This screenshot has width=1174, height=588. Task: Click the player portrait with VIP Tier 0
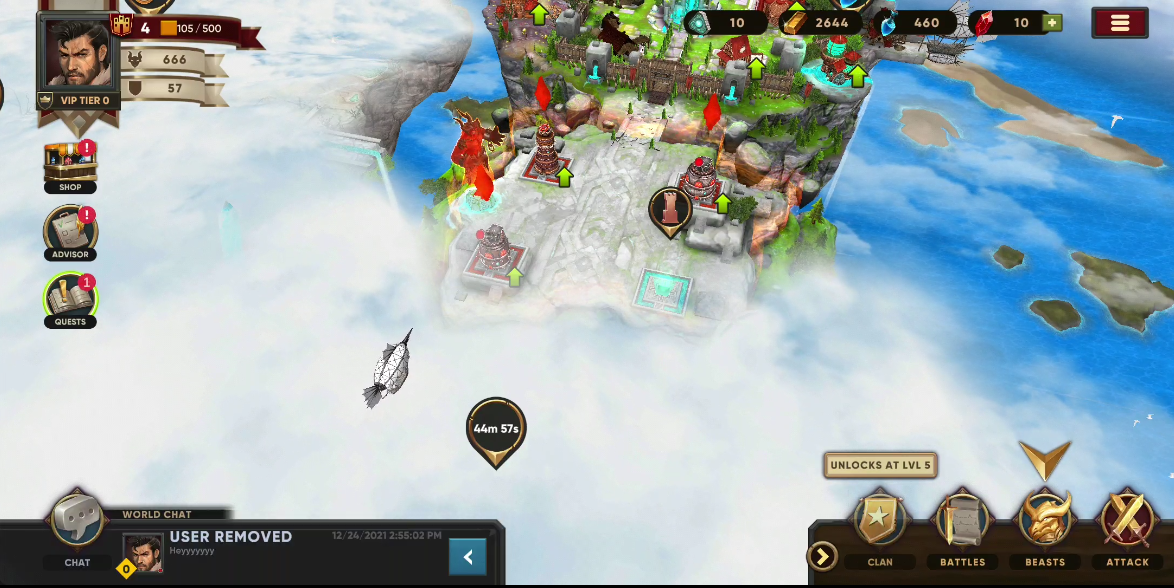tap(78, 54)
